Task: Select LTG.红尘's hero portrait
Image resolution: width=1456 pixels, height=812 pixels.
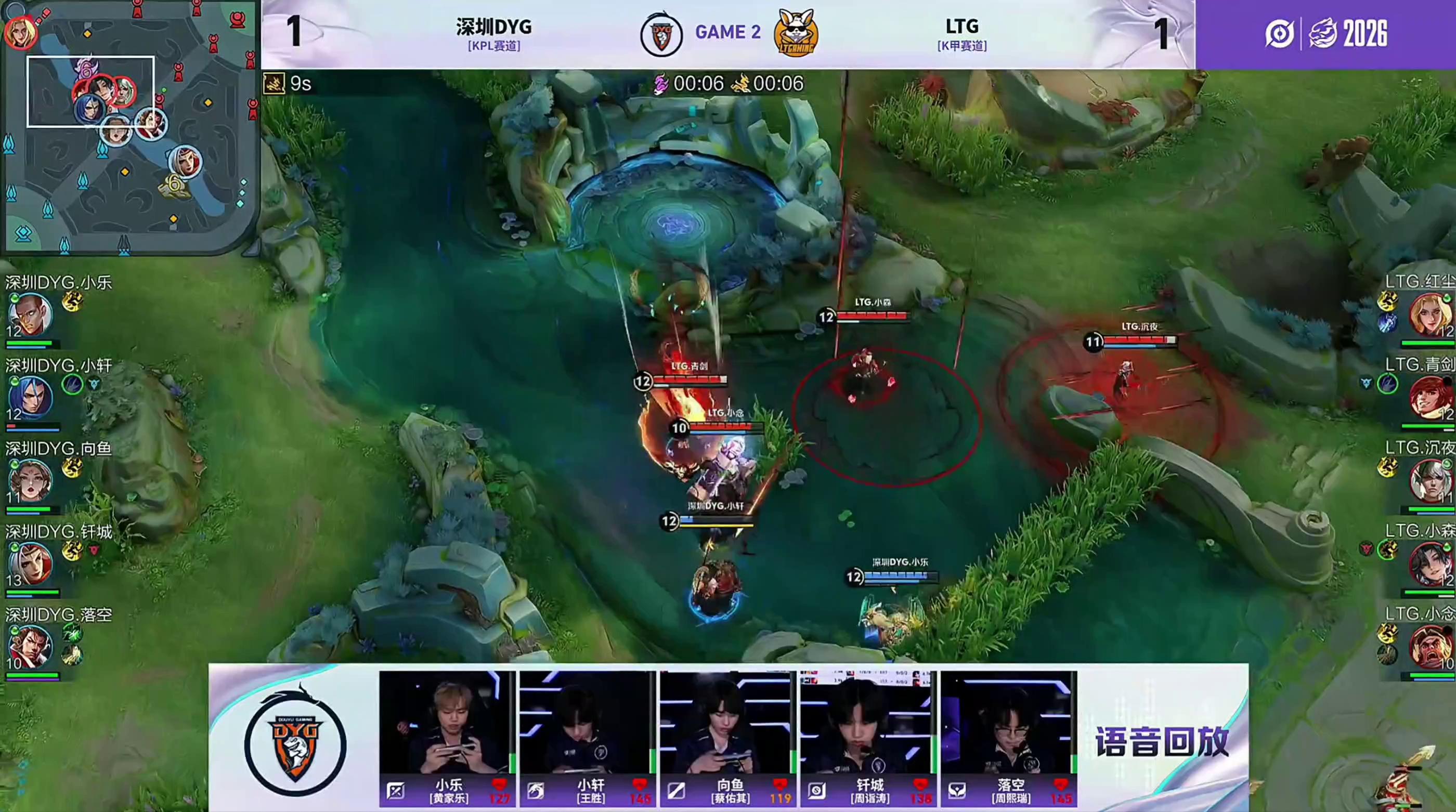Action: (1430, 315)
